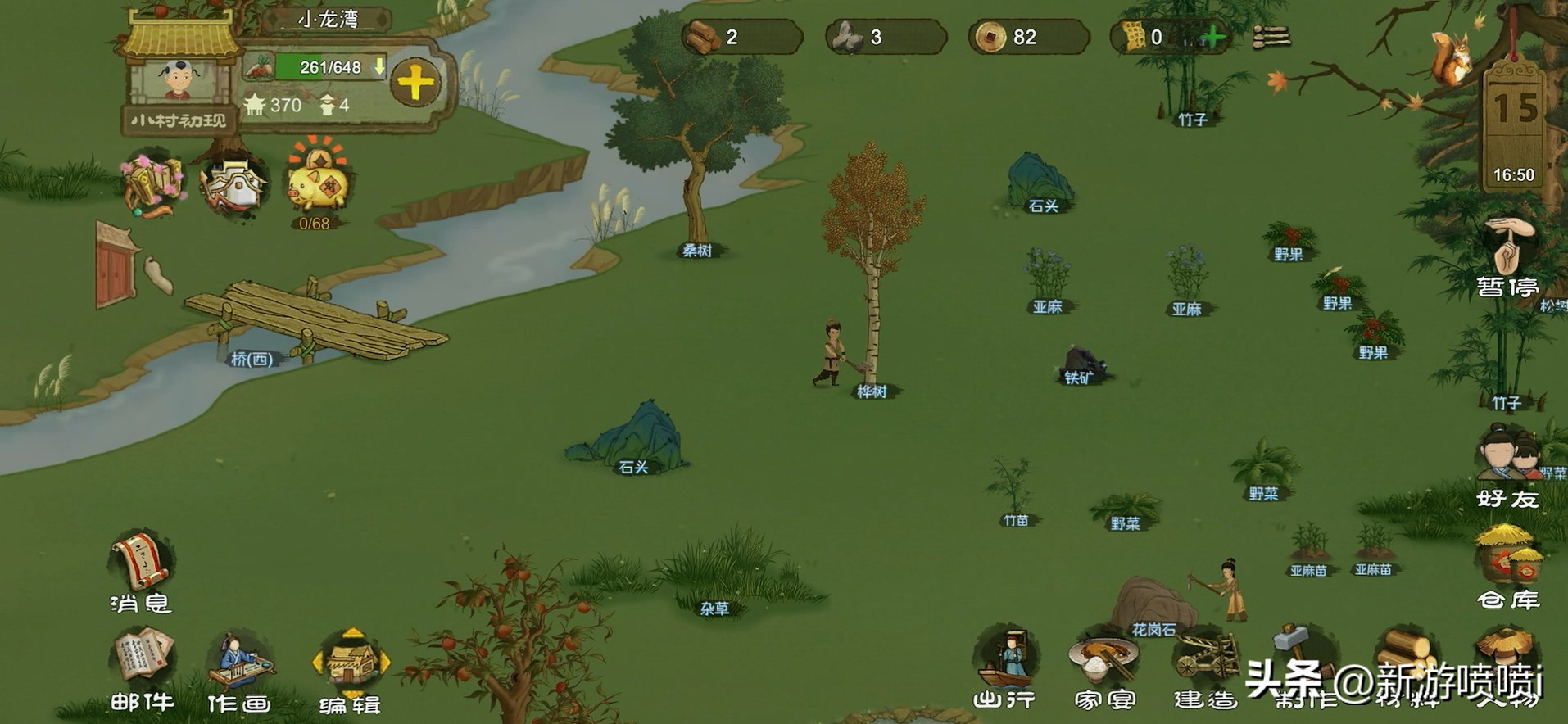This screenshot has height=724, width=1568.
Task: Open the 建造 build menu
Action: pyautogui.click(x=1204, y=660)
